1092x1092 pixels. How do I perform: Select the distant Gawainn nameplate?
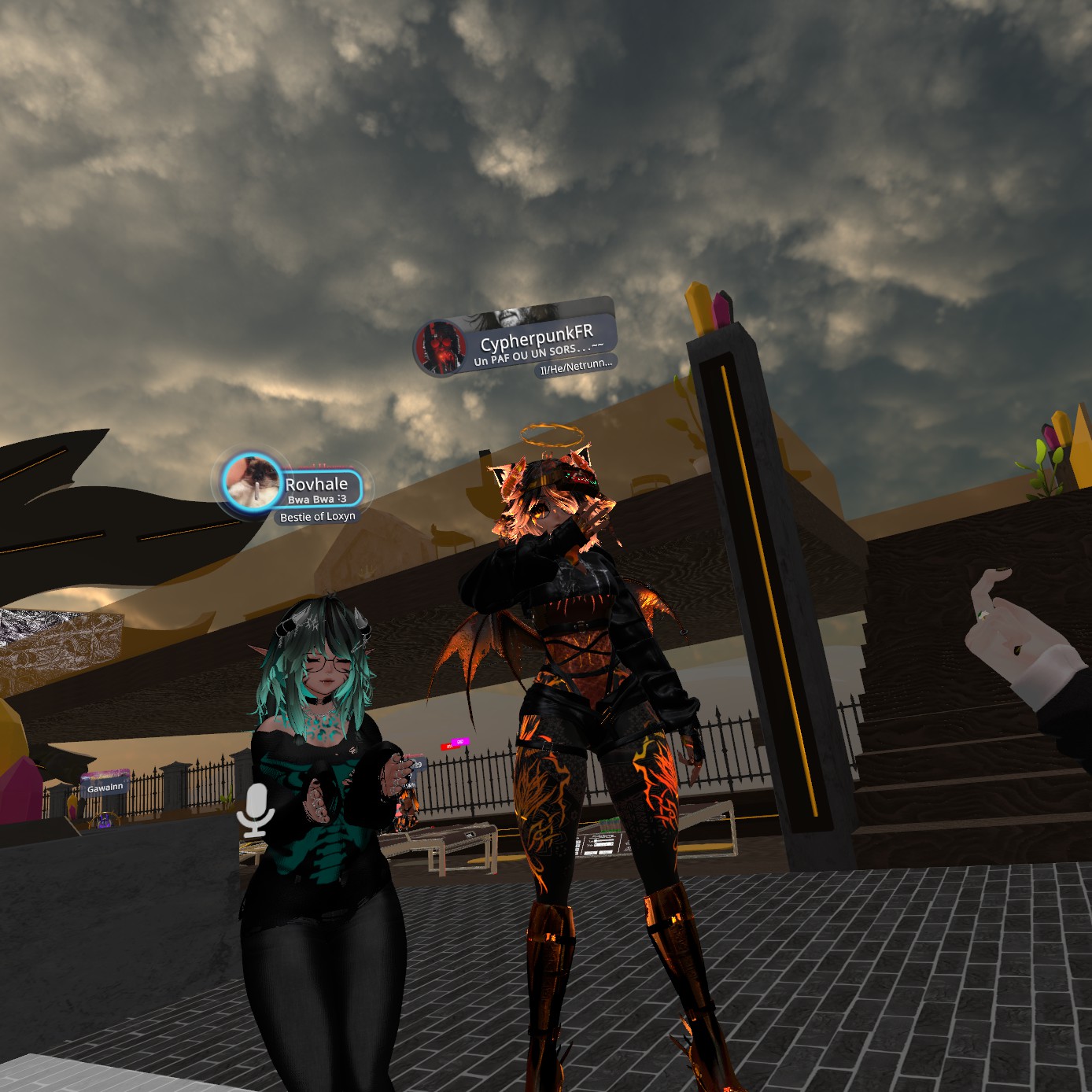coord(105,787)
